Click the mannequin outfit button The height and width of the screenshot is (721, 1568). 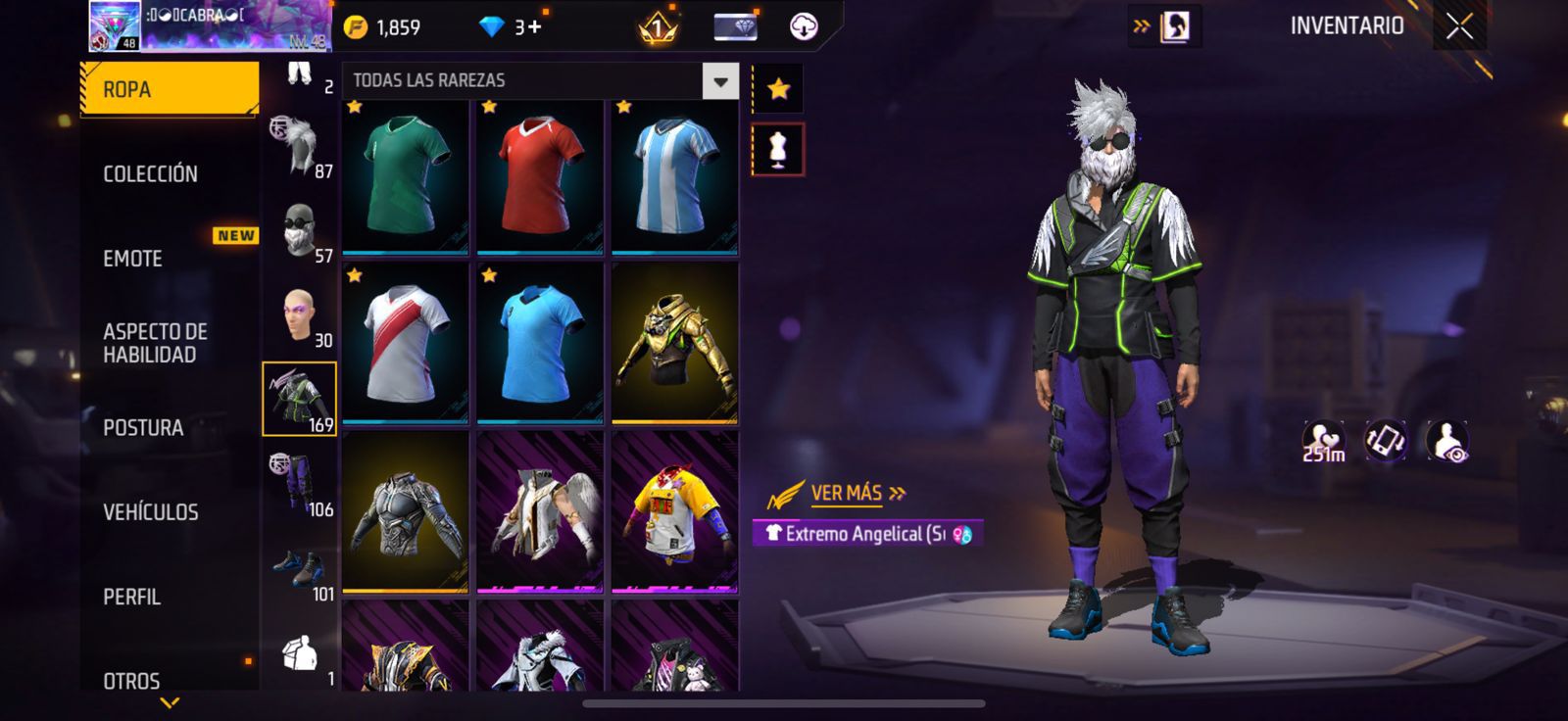click(x=778, y=150)
